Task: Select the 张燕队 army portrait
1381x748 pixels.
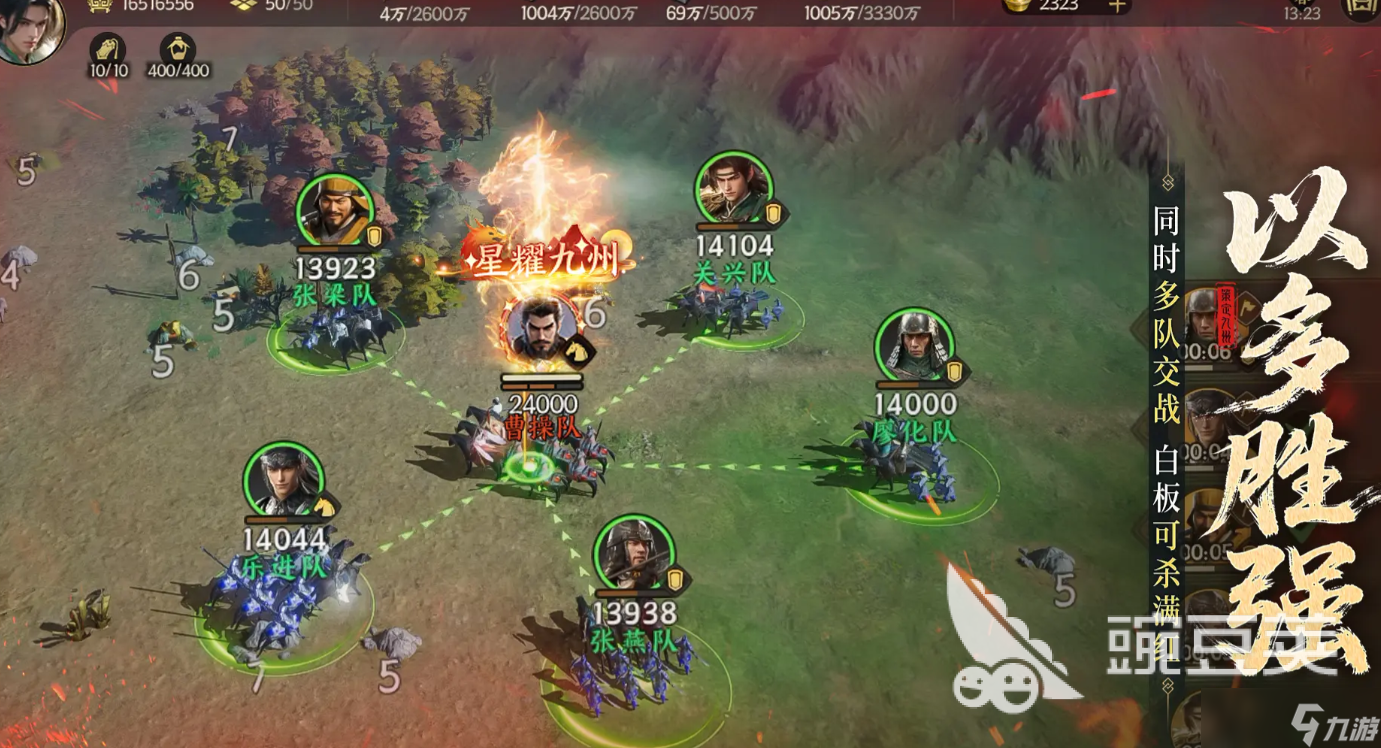Action: [x=632, y=553]
